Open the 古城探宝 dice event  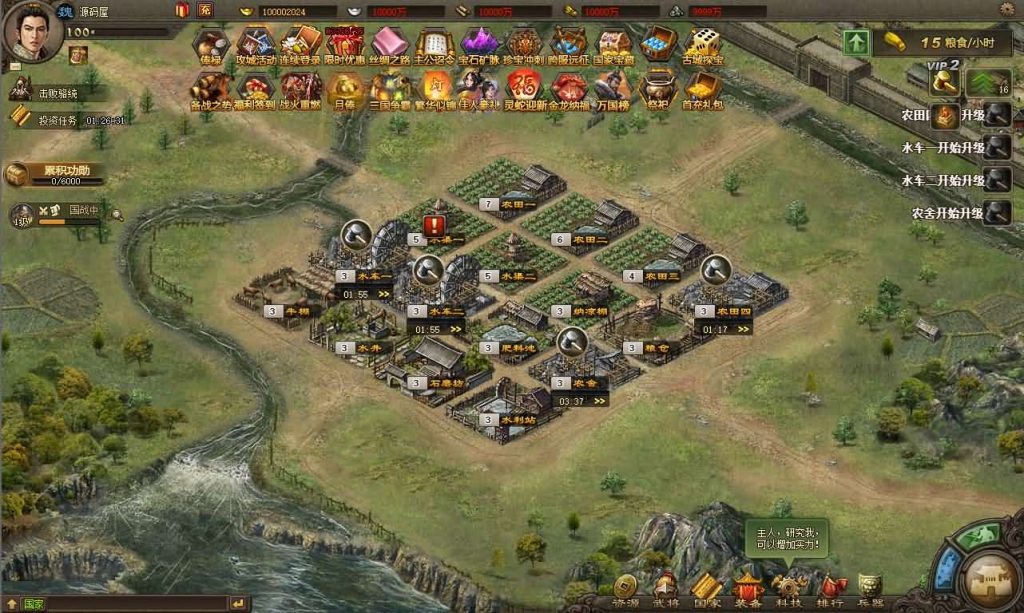[703, 45]
